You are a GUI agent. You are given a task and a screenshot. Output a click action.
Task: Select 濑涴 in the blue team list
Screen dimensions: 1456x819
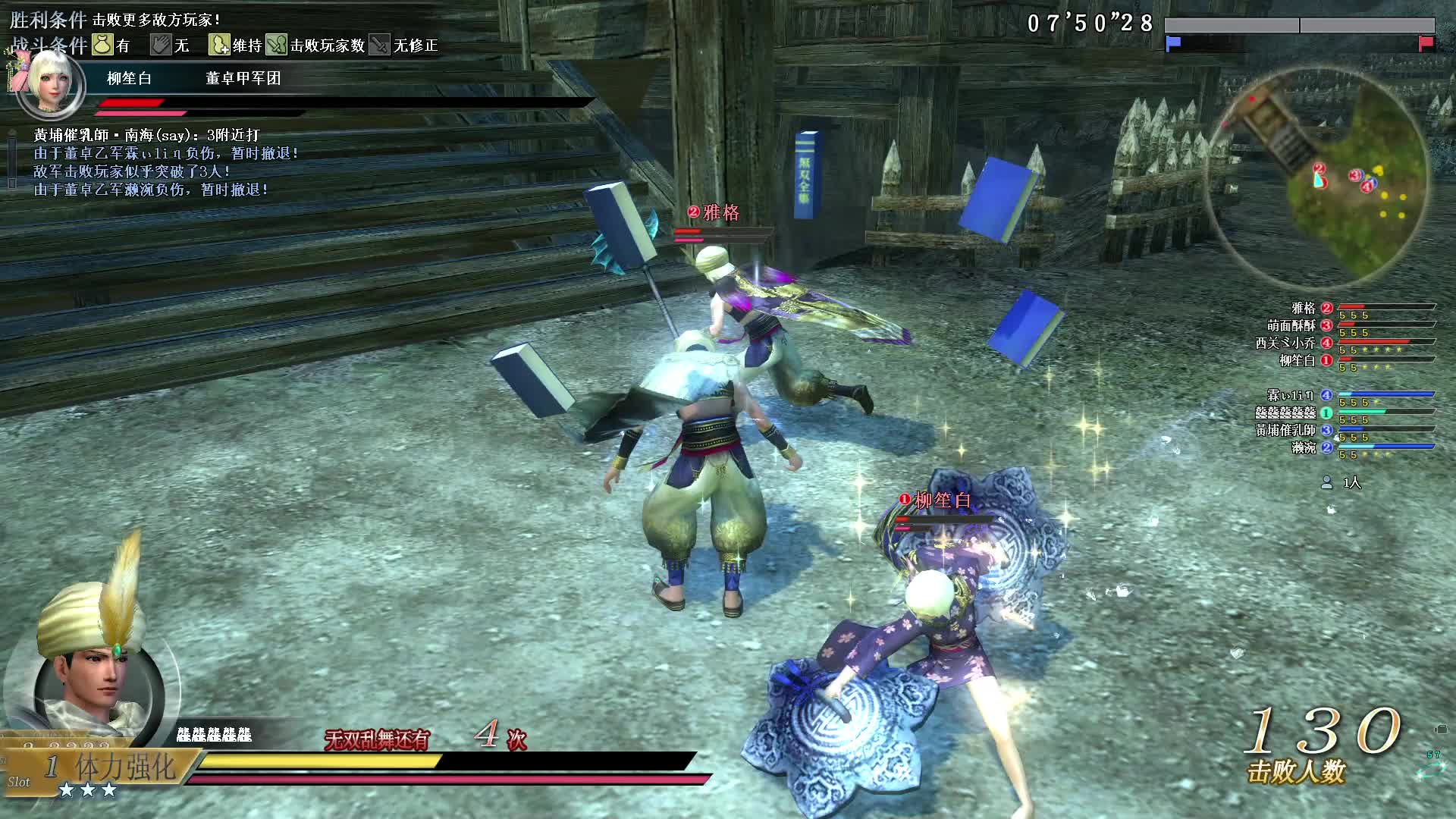click(x=1304, y=447)
